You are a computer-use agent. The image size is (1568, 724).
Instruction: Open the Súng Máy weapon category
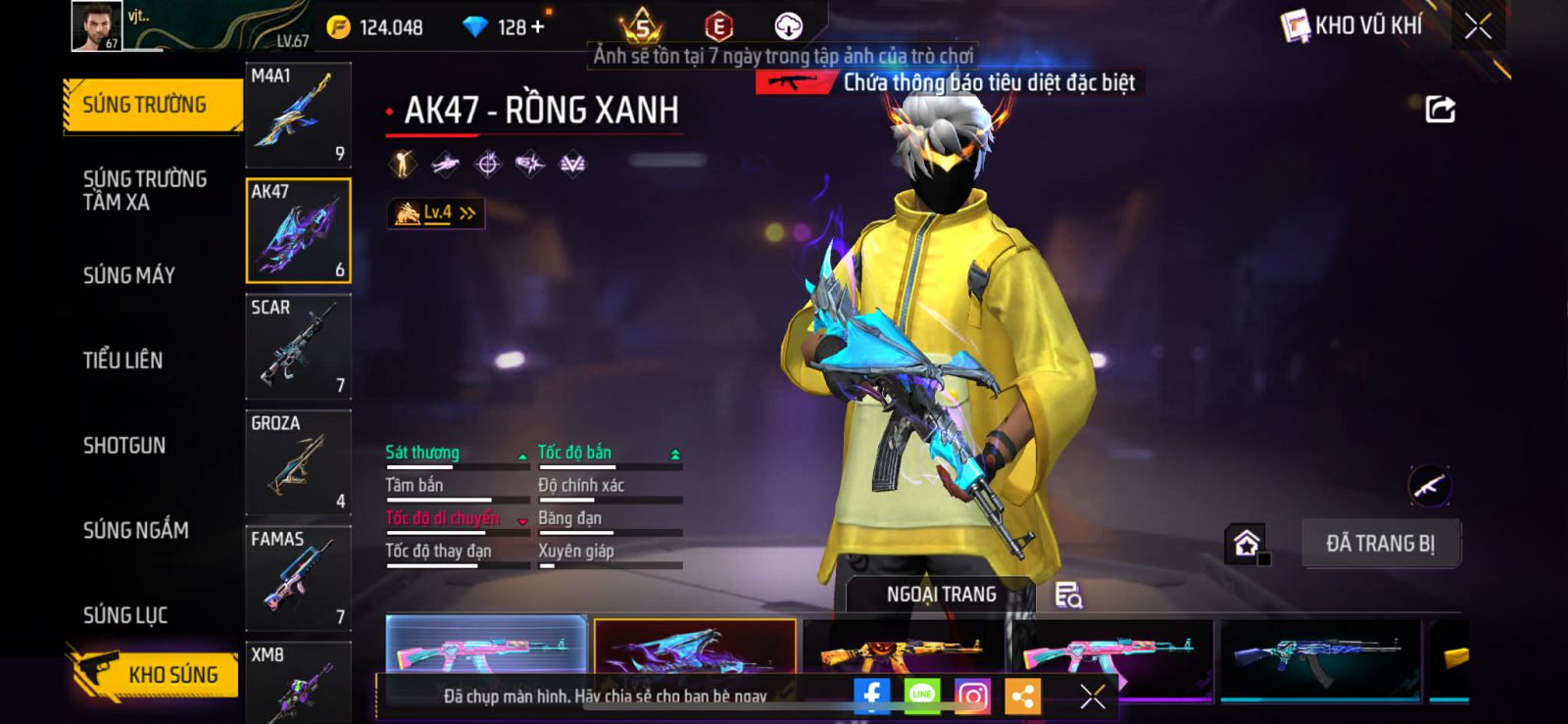(x=128, y=275)
